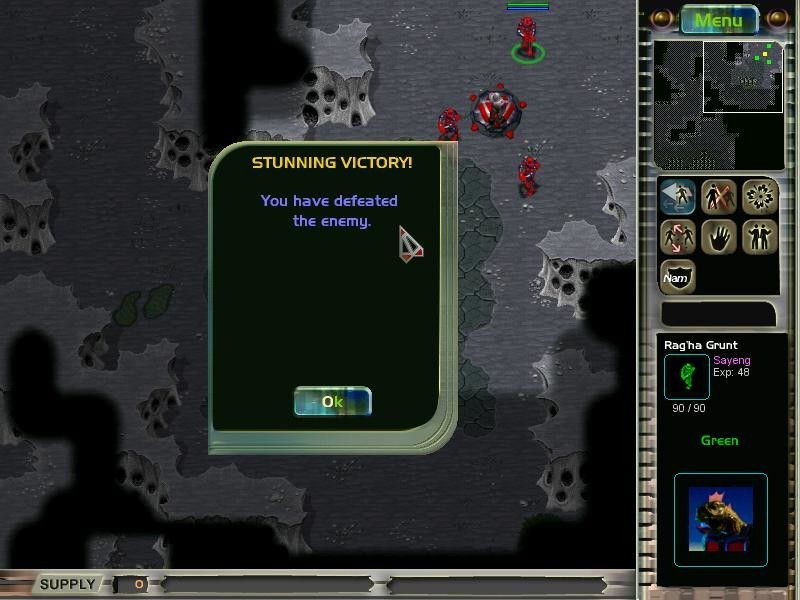800x600 pixels.
Task: Select the two standing figures group command
Action: [760, 237]
